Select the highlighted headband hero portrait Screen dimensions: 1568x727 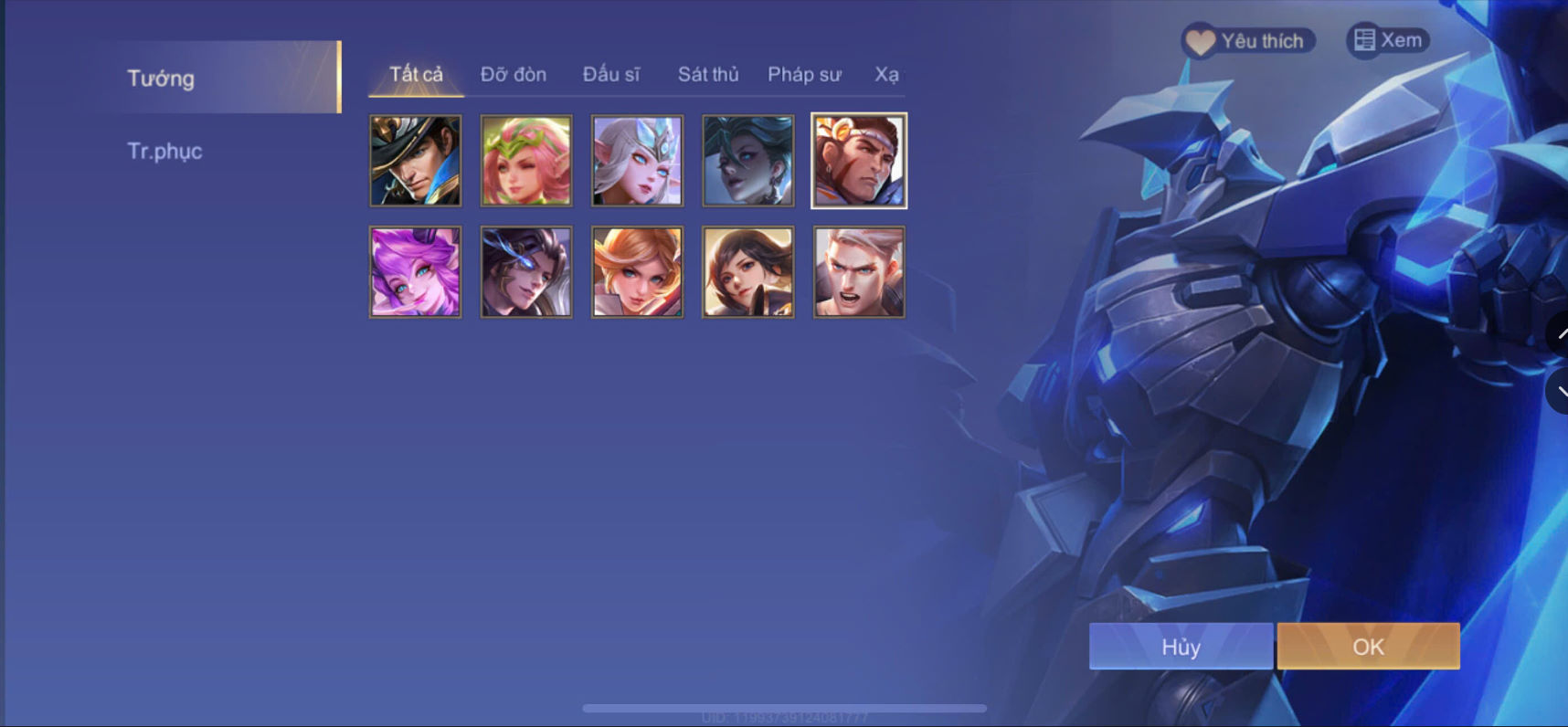(x=858, y=161)
